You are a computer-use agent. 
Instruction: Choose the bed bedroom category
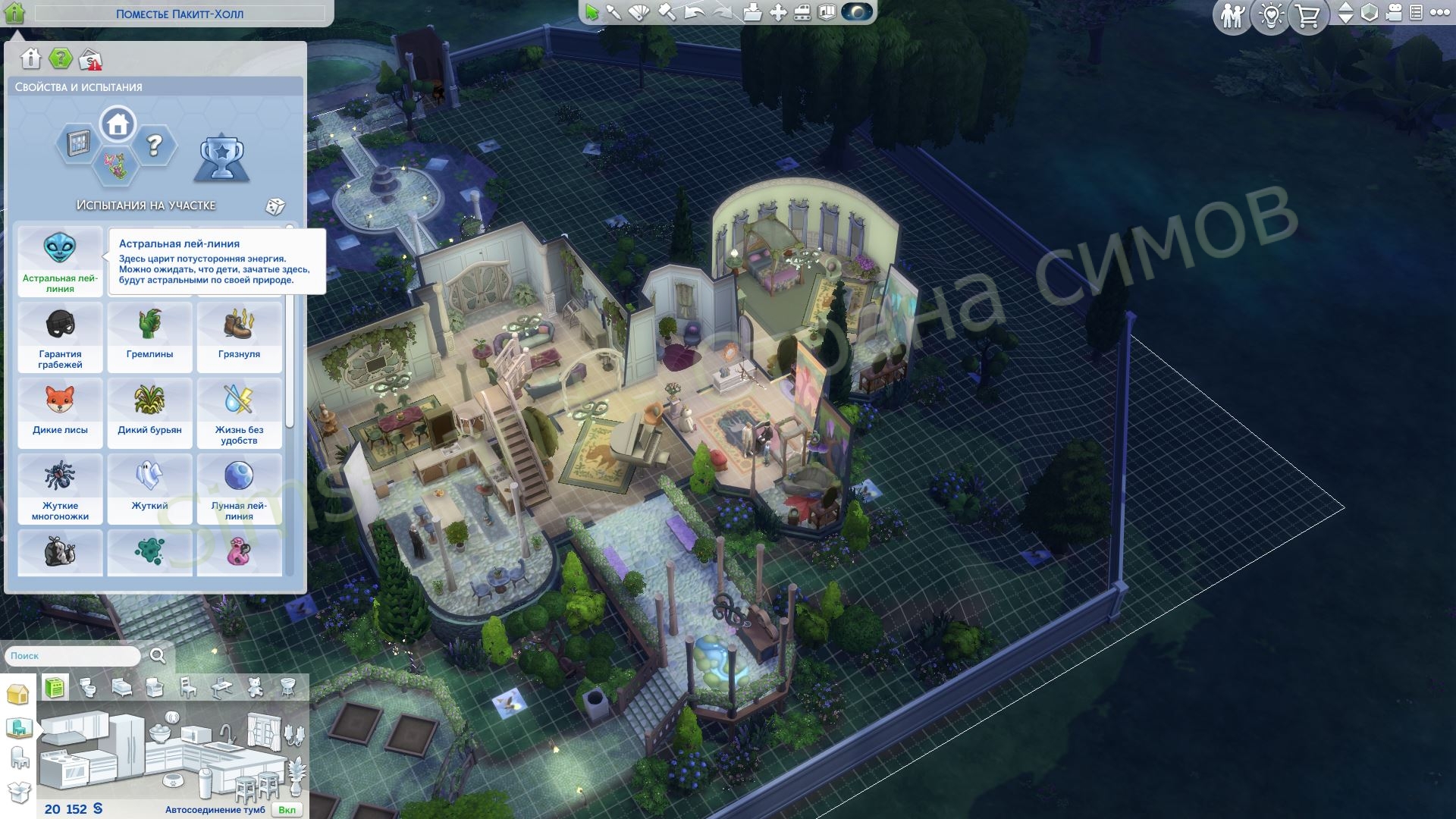tap(121, 688)
